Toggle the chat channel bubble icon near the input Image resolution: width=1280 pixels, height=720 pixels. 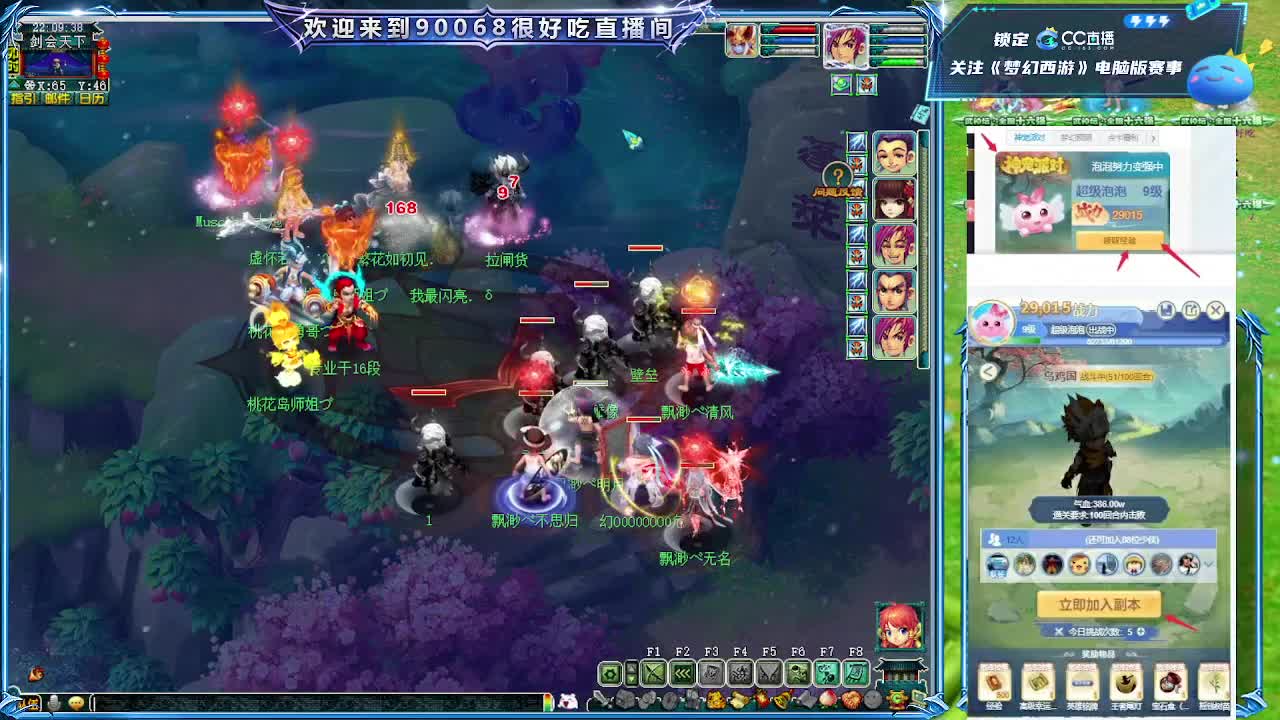point(76,703)
